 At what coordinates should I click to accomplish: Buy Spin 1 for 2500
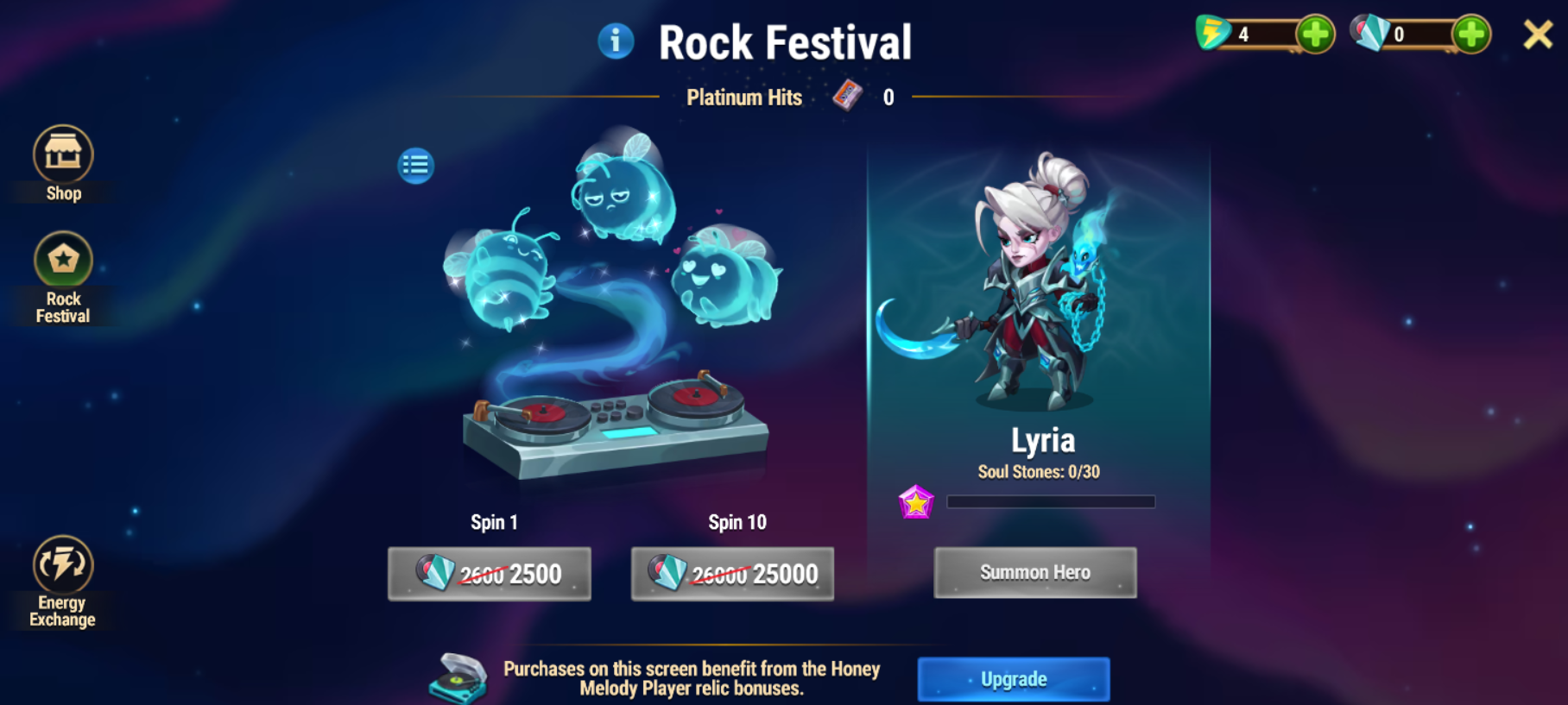tap(490, 574)
